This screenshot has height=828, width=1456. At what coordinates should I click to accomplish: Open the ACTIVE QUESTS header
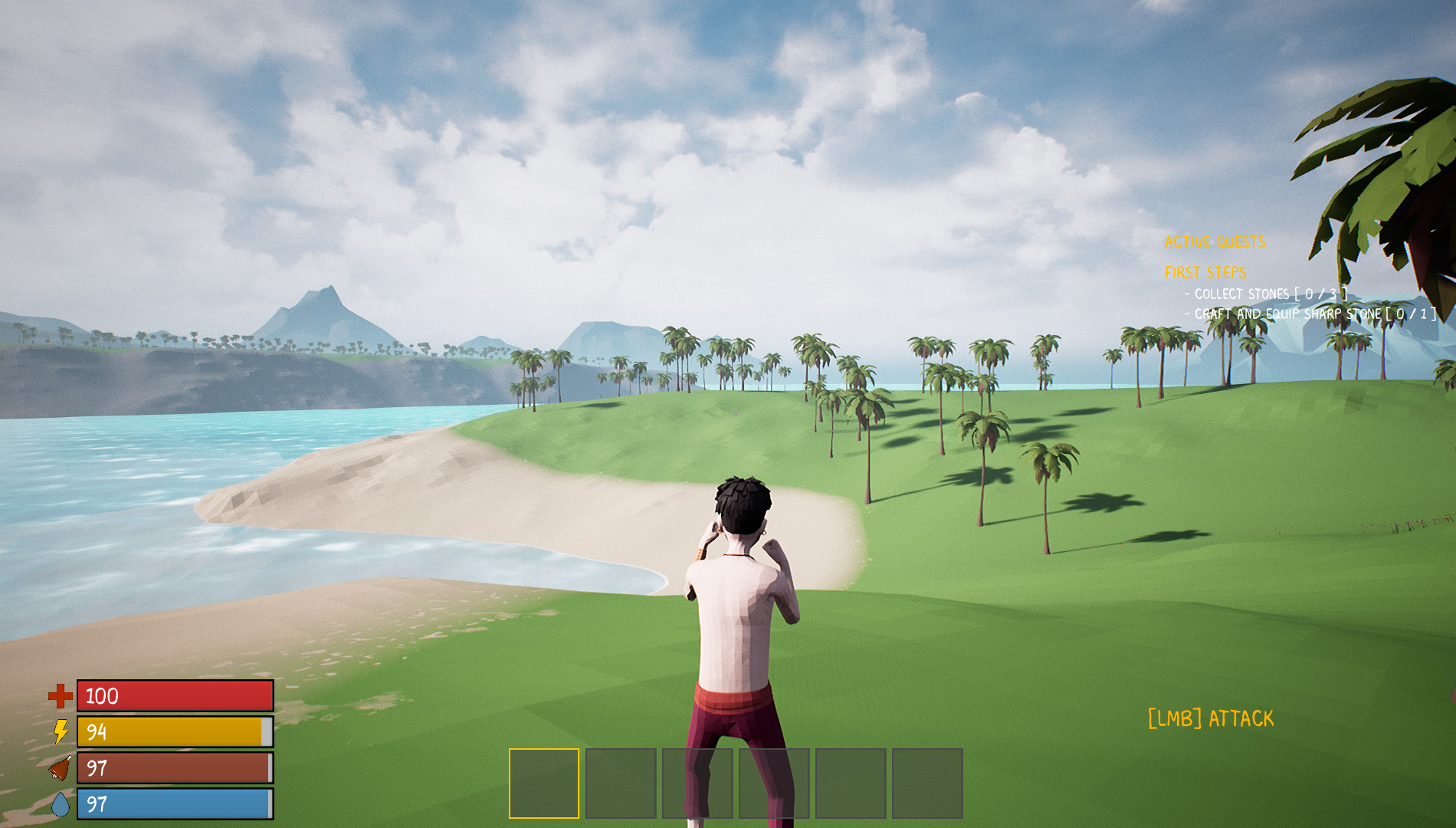(1215, 240)
